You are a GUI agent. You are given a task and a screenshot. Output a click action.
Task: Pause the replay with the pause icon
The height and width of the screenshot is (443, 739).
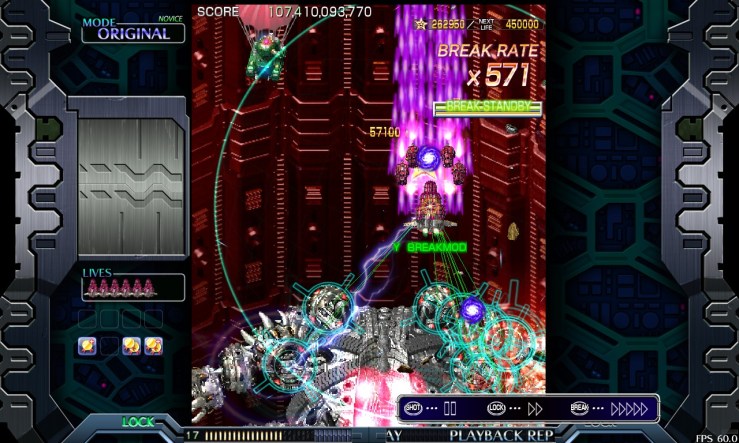coord(450,408)
